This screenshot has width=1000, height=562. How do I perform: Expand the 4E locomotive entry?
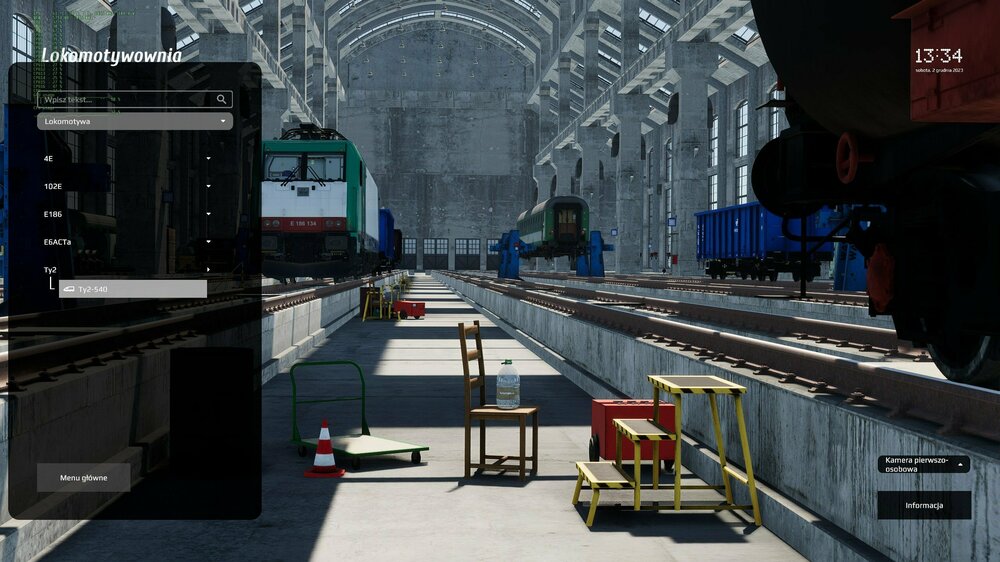coord(127,158)
